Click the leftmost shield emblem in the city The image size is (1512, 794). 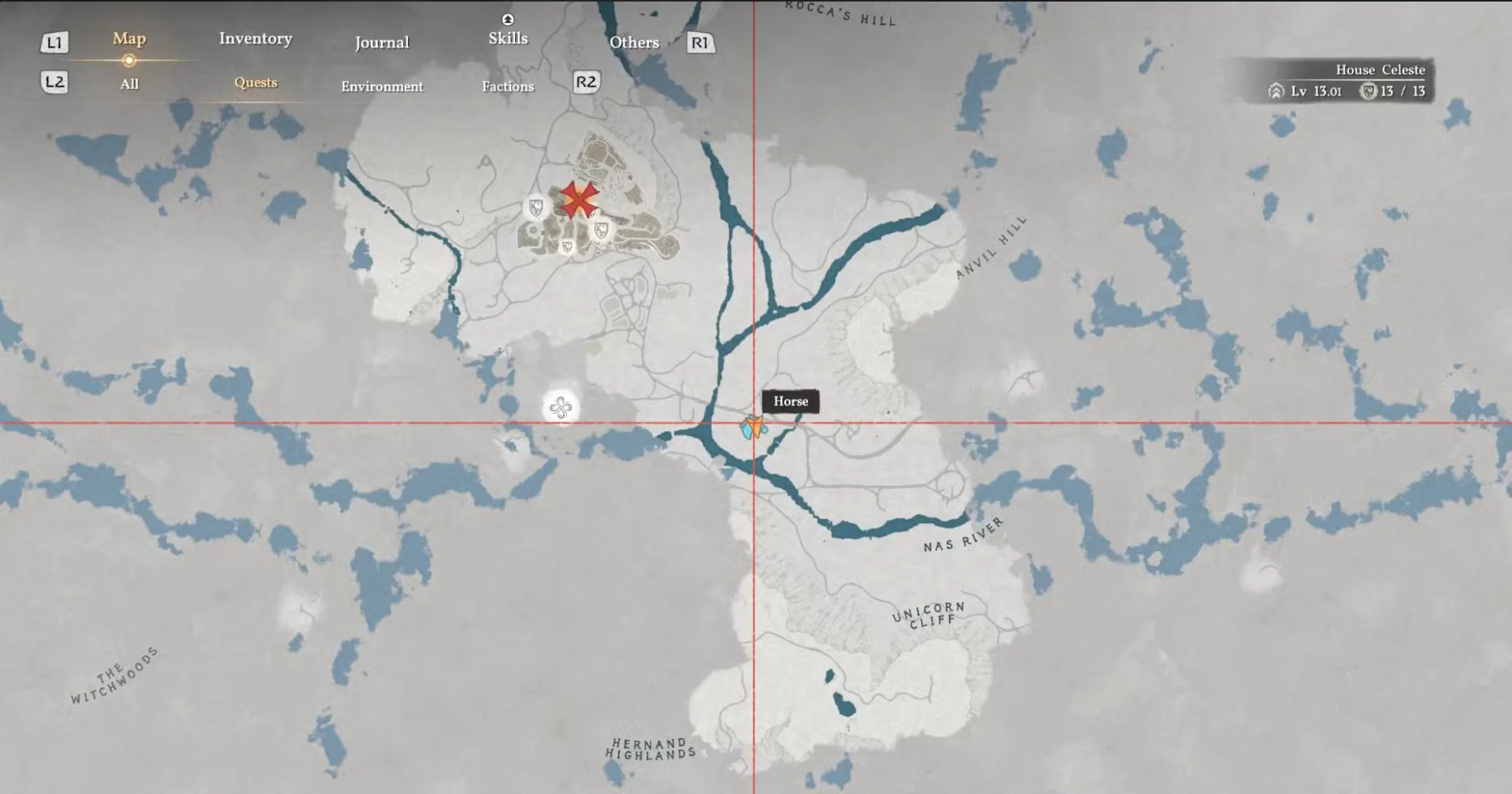pos(536,207)
